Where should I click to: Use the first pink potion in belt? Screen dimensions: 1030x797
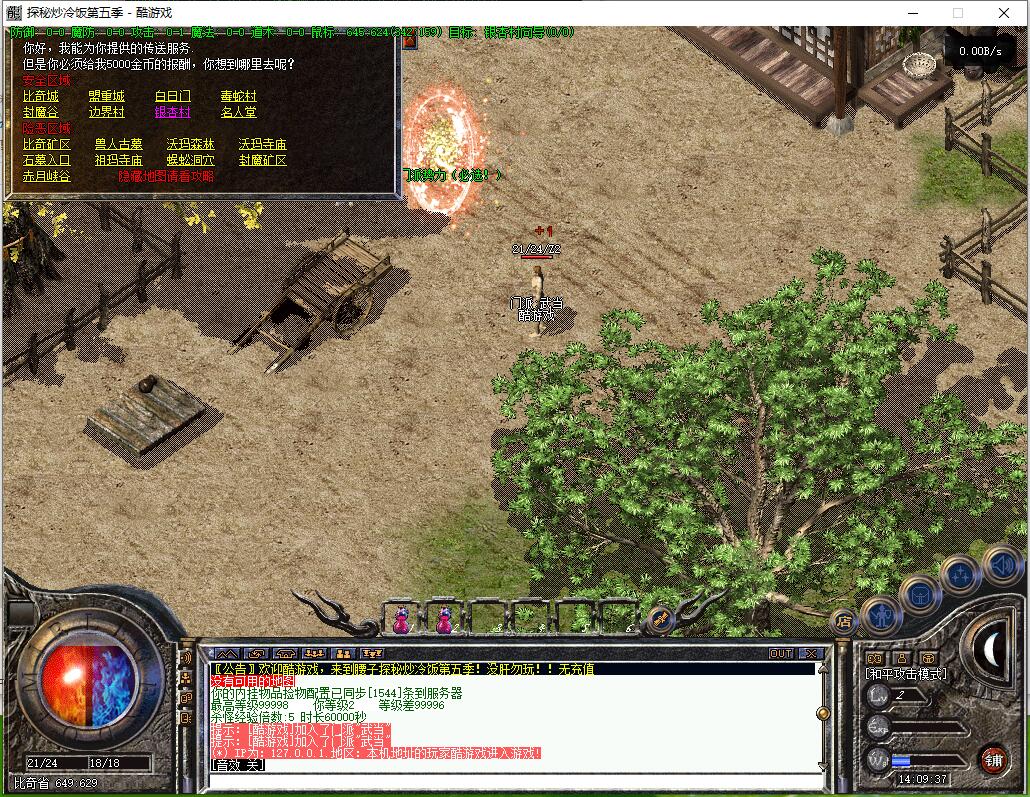pos(401,620)
